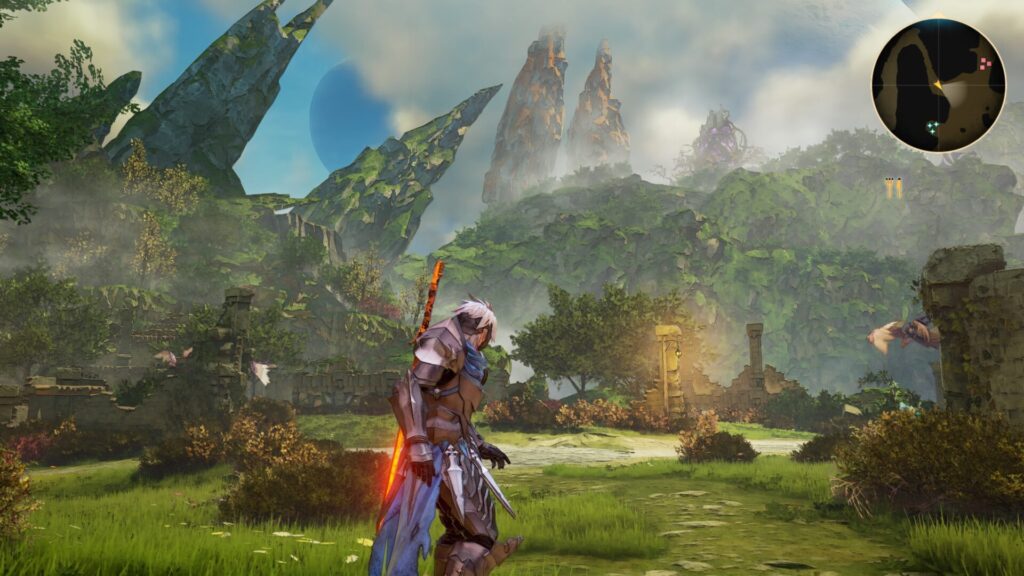
Task: Select the pink squares marker on minimap
Action: coord(985,63)
